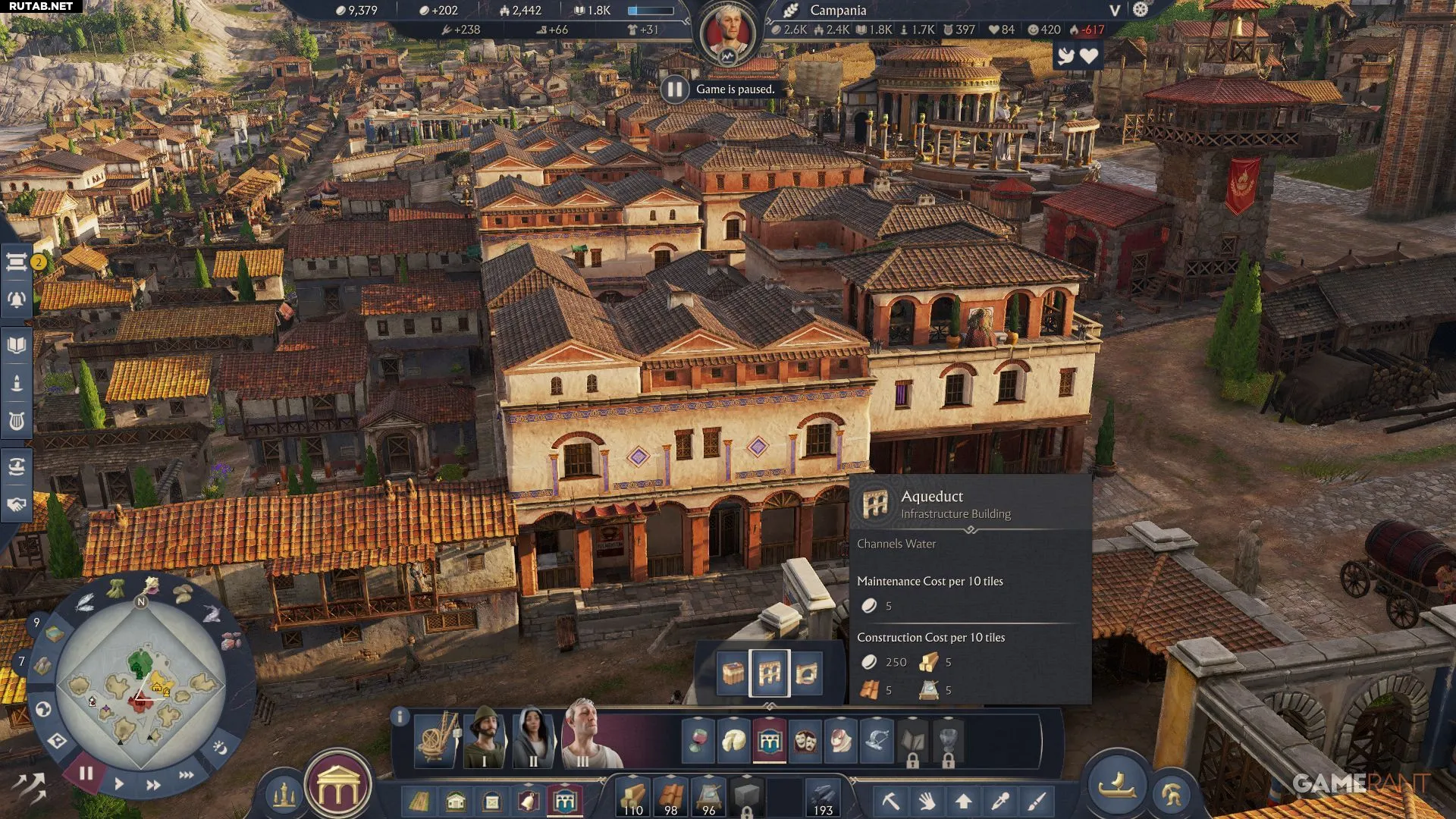Select the wine goblet building category
The image size is (1456, 819).
click(x=698, y=740)
